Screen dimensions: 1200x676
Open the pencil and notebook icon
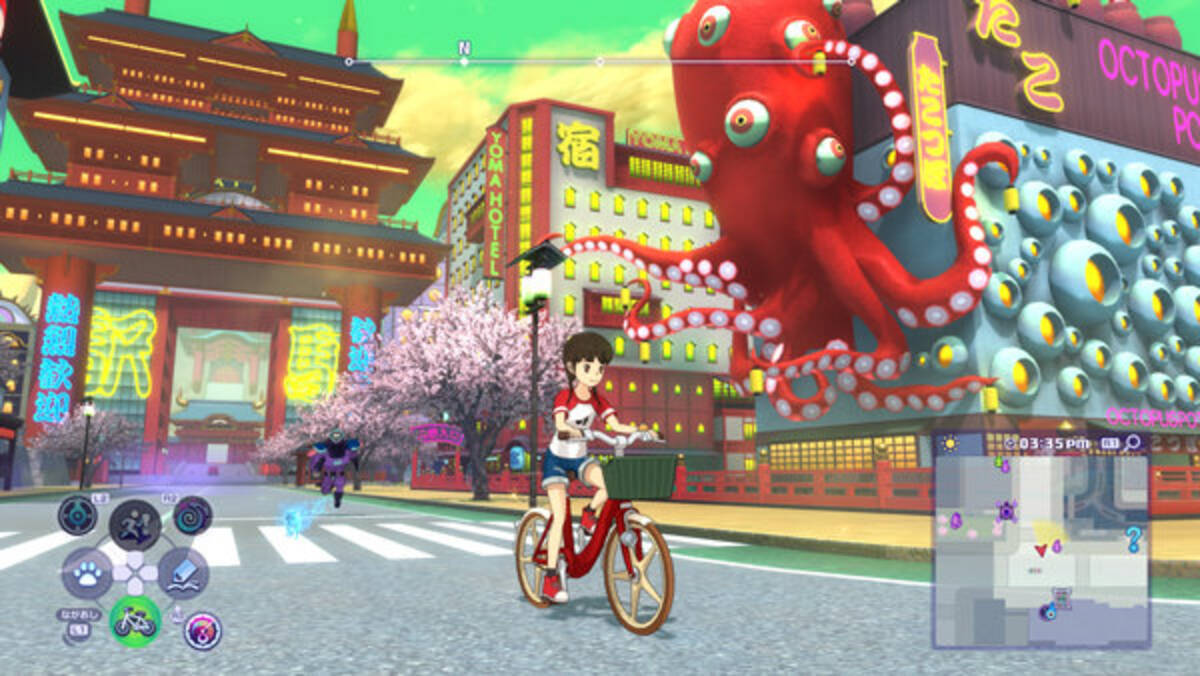pos(183,572)
